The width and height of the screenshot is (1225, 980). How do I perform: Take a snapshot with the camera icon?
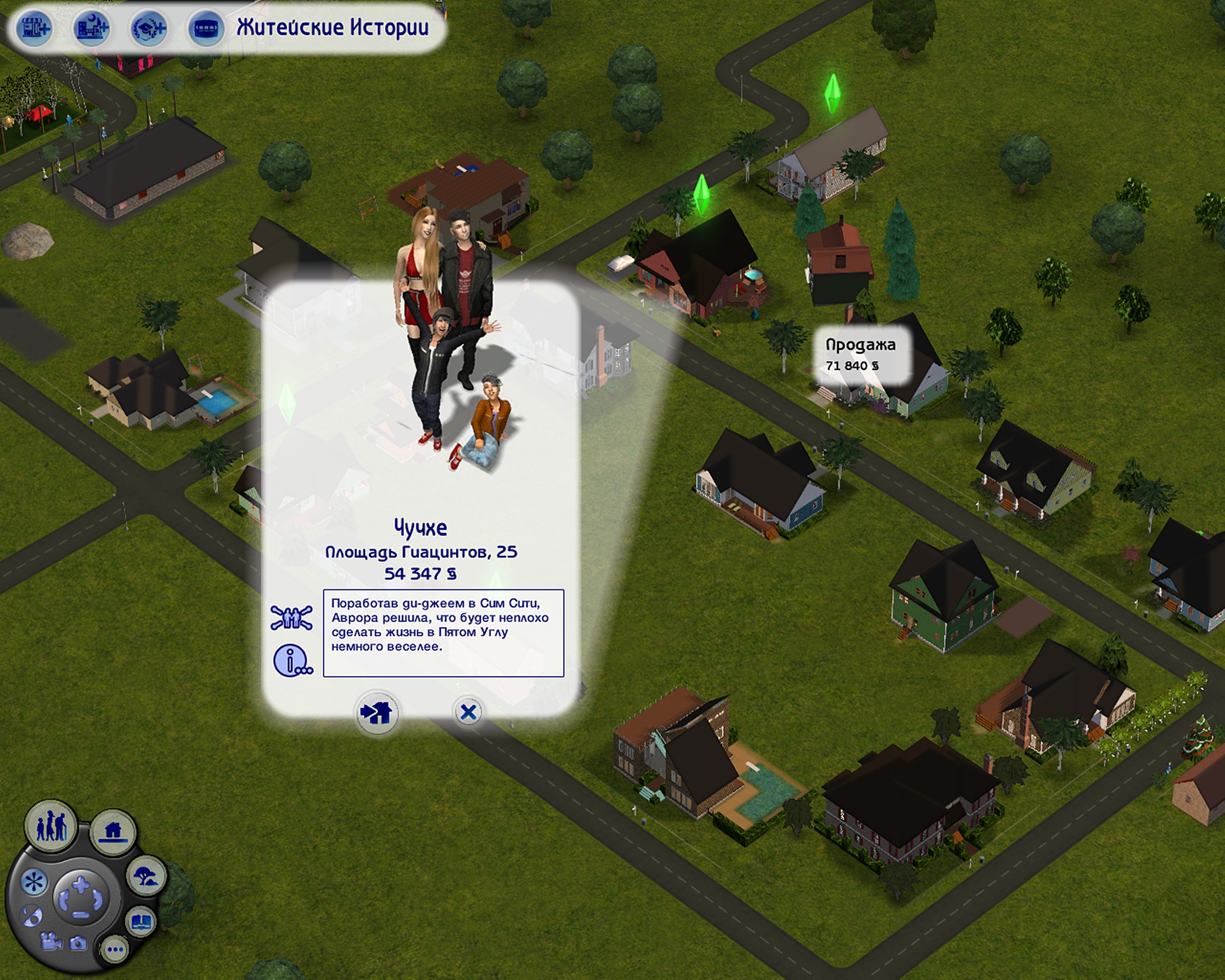coord(78,944)
